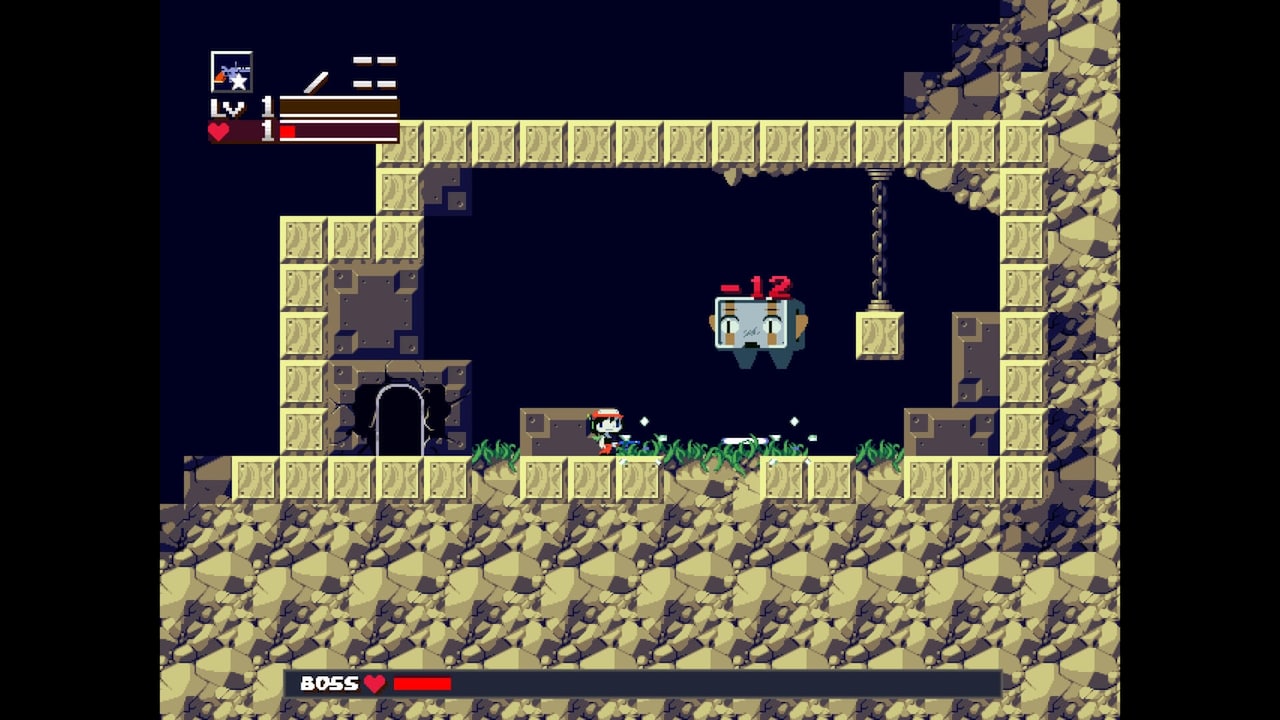This screenshot has height=720, width=1280.
Task: Select the Polar Star weapon icon
Action: tap(232, 69)
